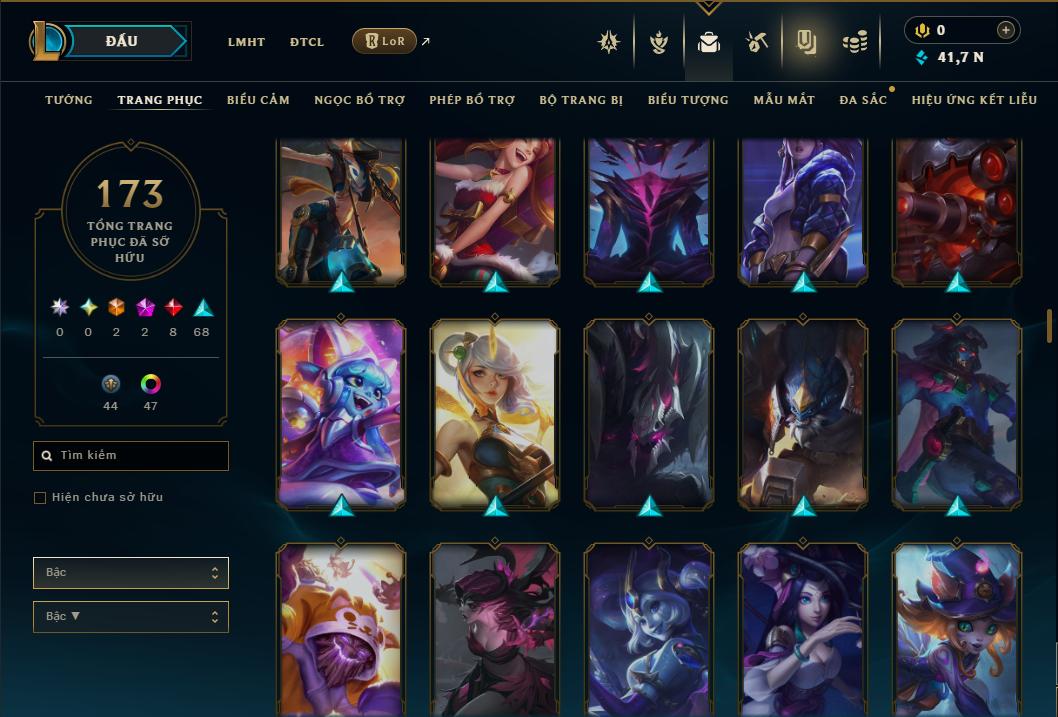
Task: Open the BIỂU CẢM tab
Action: pos(258,100)
